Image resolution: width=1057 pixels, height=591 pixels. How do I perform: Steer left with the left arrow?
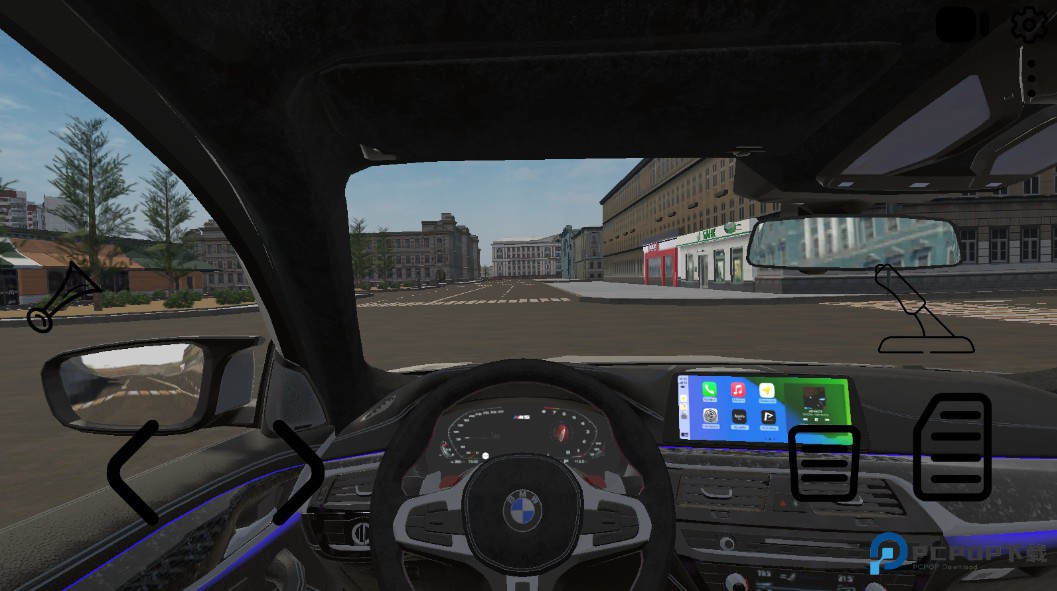point(134,472)
